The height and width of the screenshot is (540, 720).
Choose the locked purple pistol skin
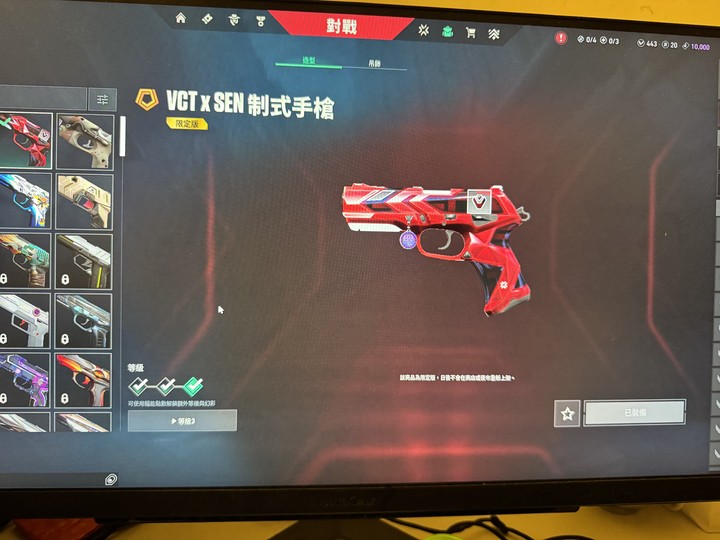25,378
